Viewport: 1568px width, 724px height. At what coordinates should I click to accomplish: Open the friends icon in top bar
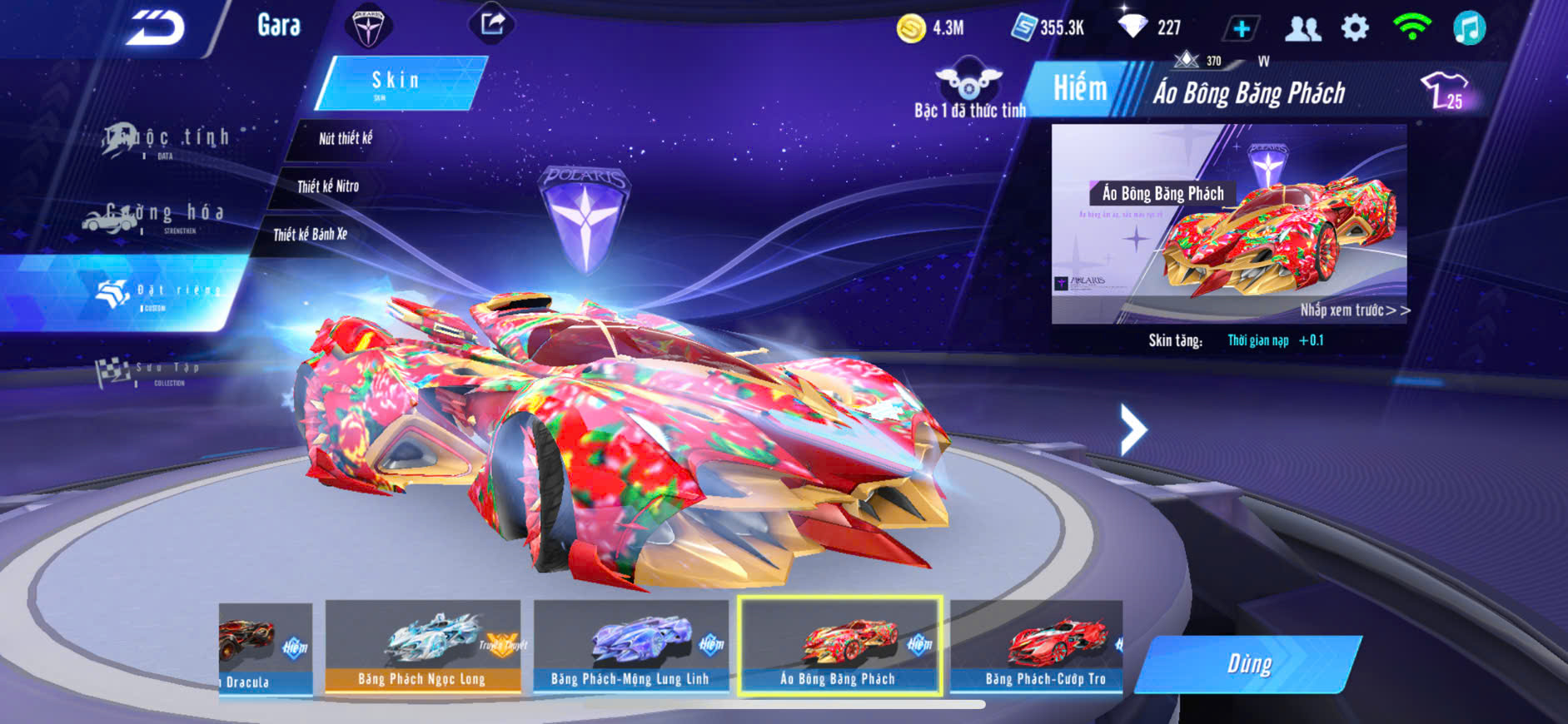click(x=1302, y=28)
